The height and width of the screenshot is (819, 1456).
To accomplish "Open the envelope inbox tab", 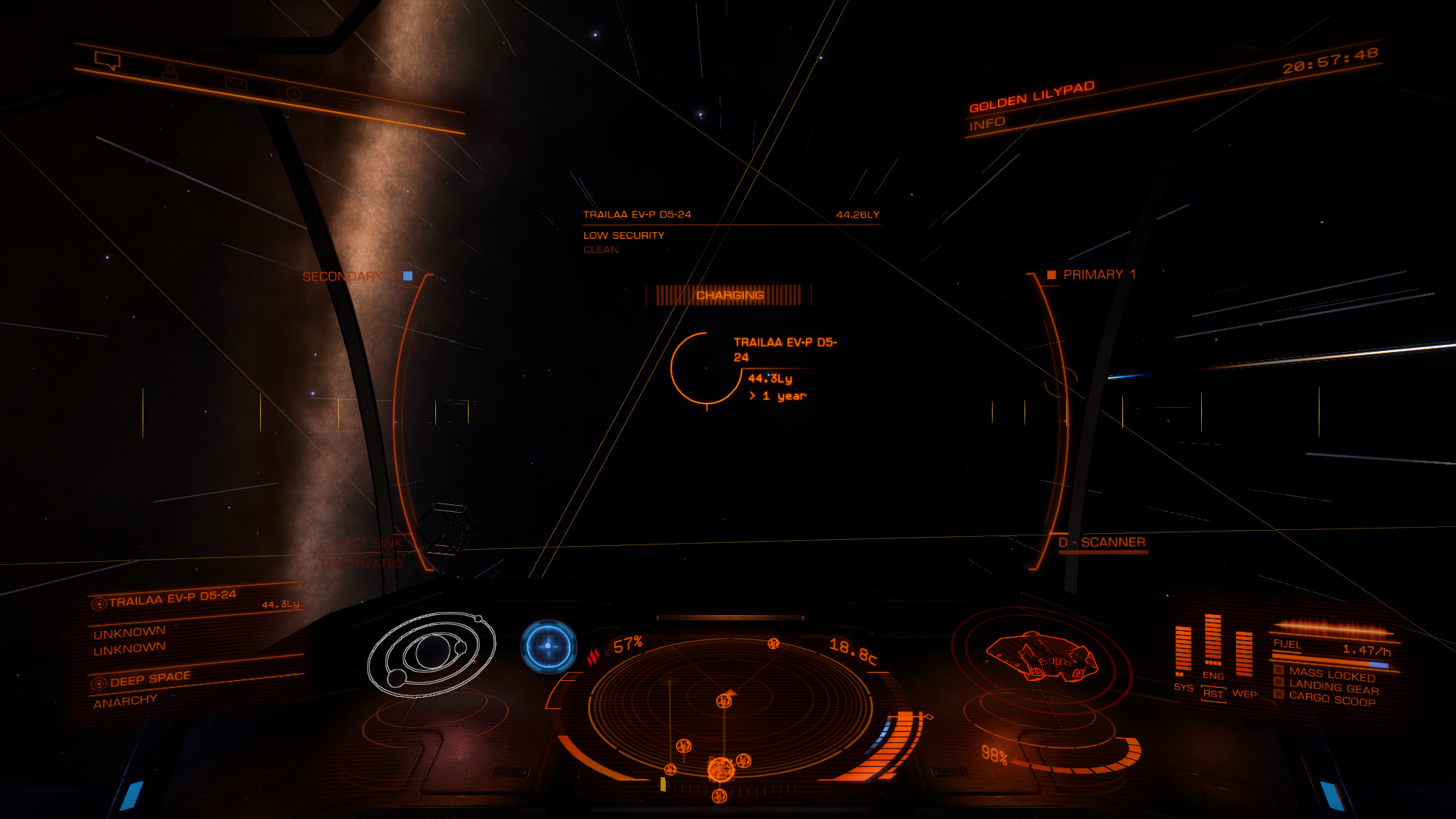I will [236, 83].
